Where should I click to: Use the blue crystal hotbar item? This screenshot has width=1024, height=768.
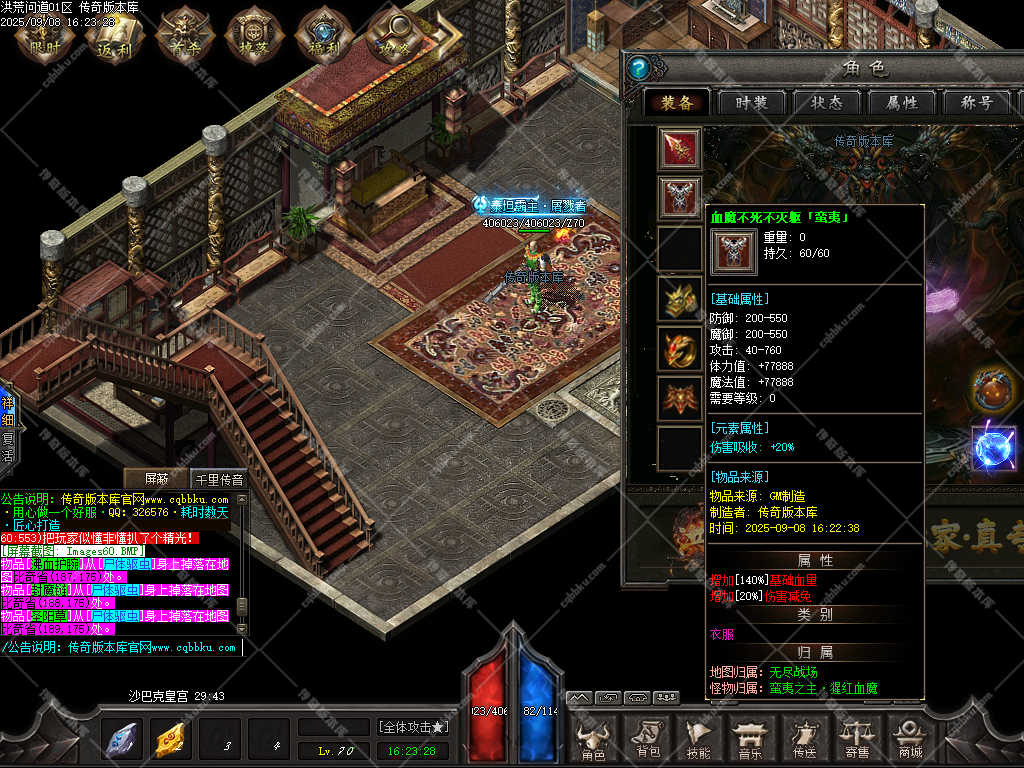pos(123,740)
